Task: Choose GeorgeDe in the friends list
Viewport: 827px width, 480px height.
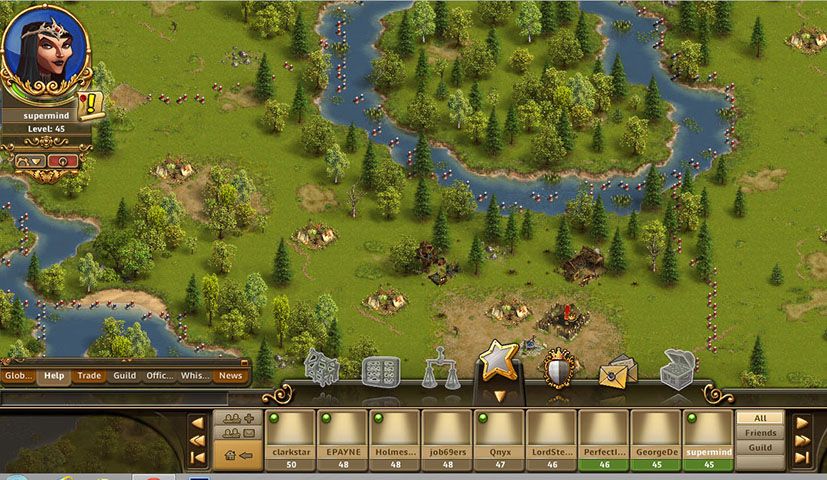Action: 655,438
